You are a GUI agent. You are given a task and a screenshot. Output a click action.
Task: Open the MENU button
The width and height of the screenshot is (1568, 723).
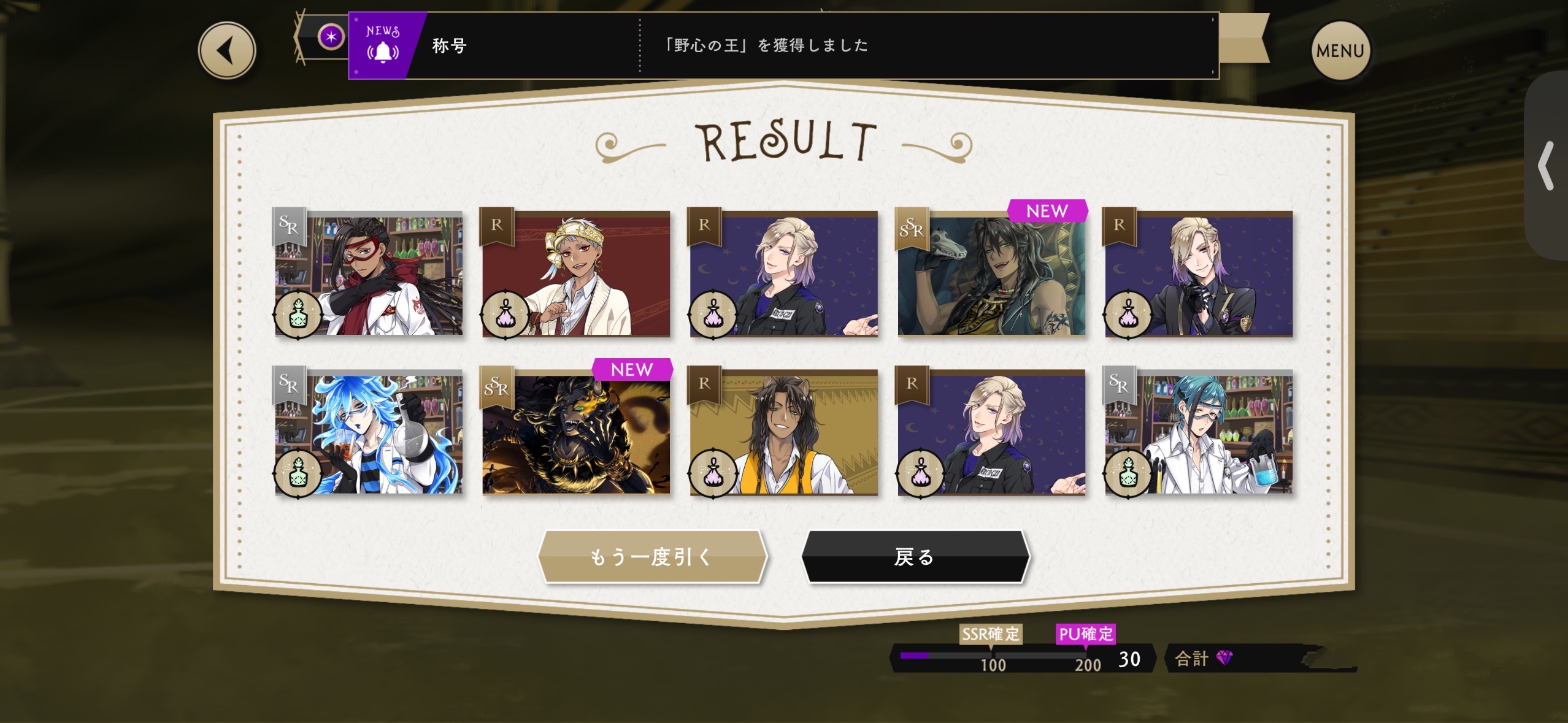pyautogui.click(x=1340, y=51)
